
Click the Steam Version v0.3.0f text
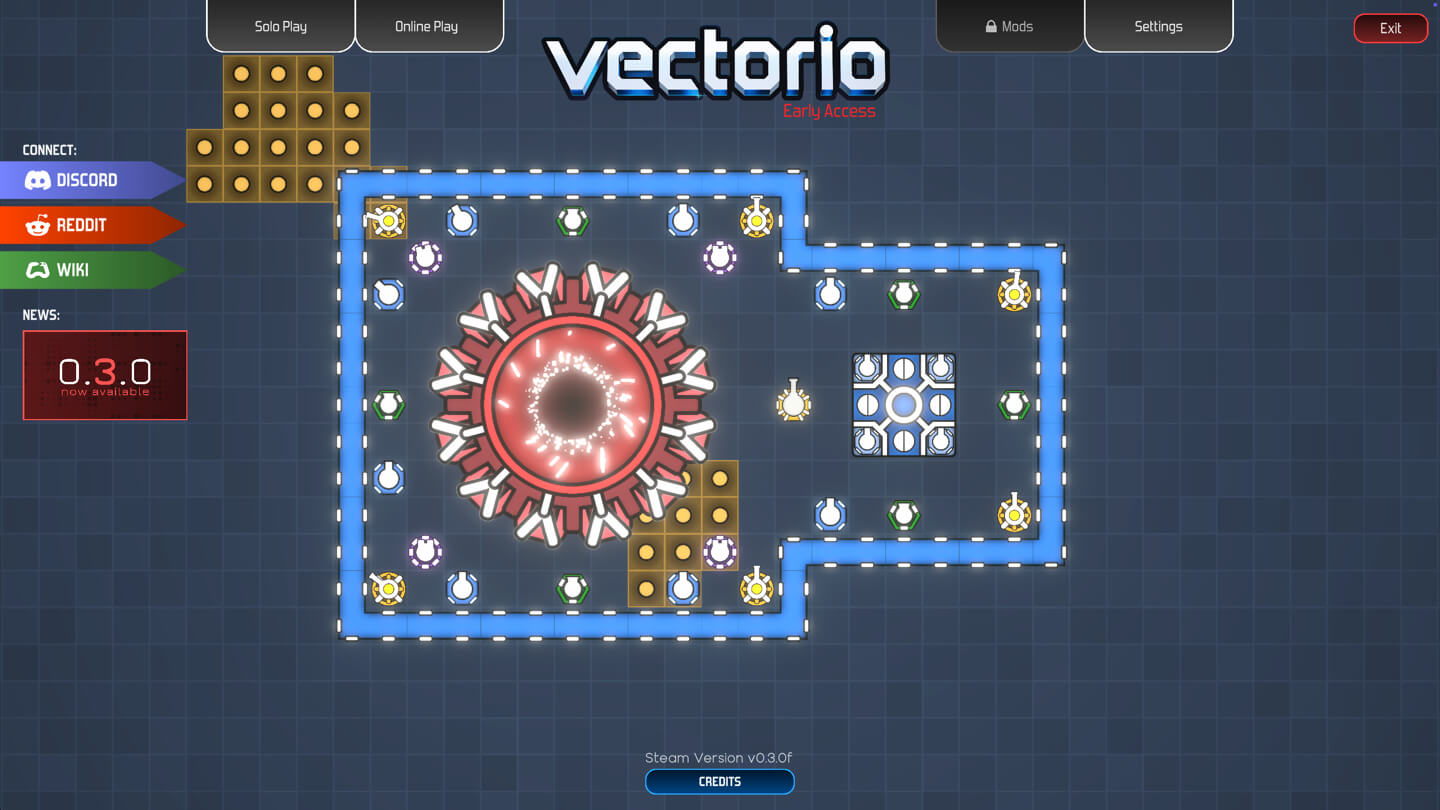(x=719, y=757)
